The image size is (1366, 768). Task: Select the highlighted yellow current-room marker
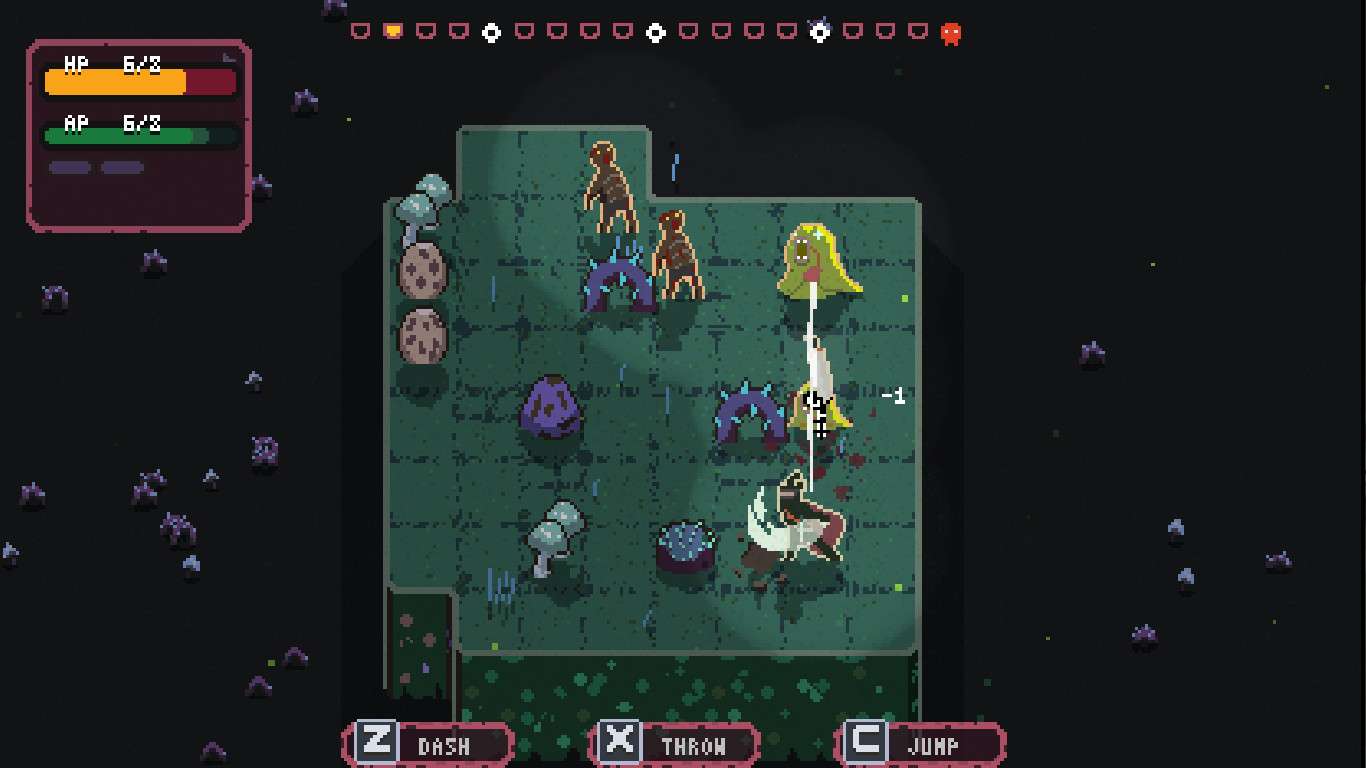click(x=393, y=31)
